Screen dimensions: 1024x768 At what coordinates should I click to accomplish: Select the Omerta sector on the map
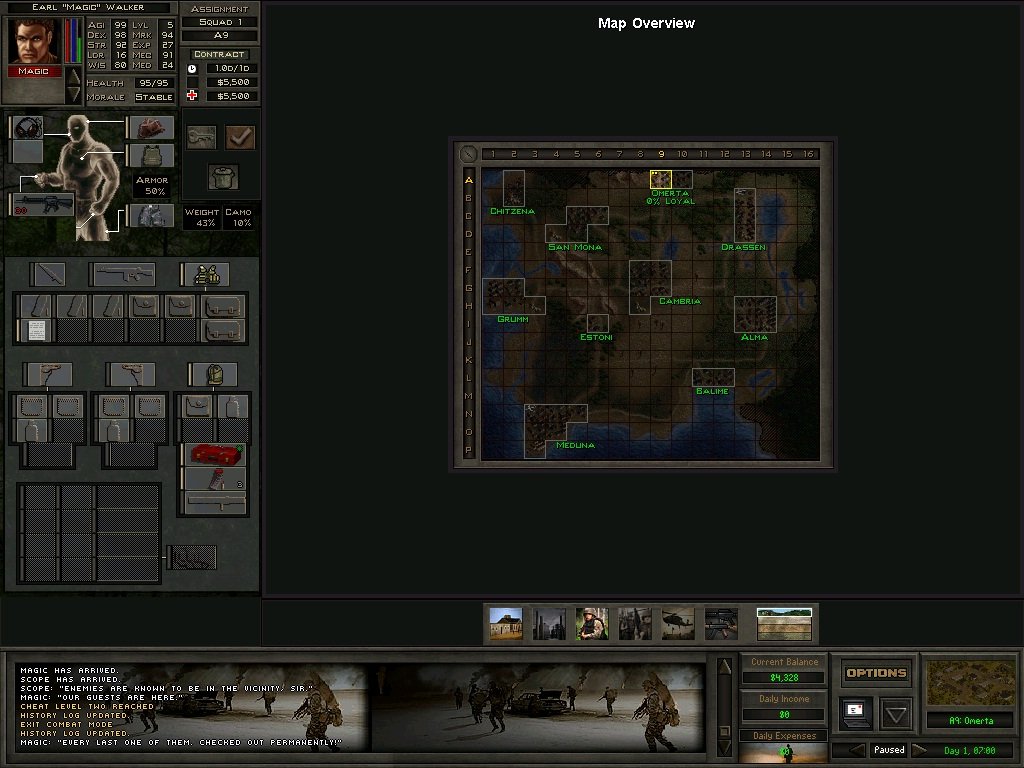tap(660, 179)
